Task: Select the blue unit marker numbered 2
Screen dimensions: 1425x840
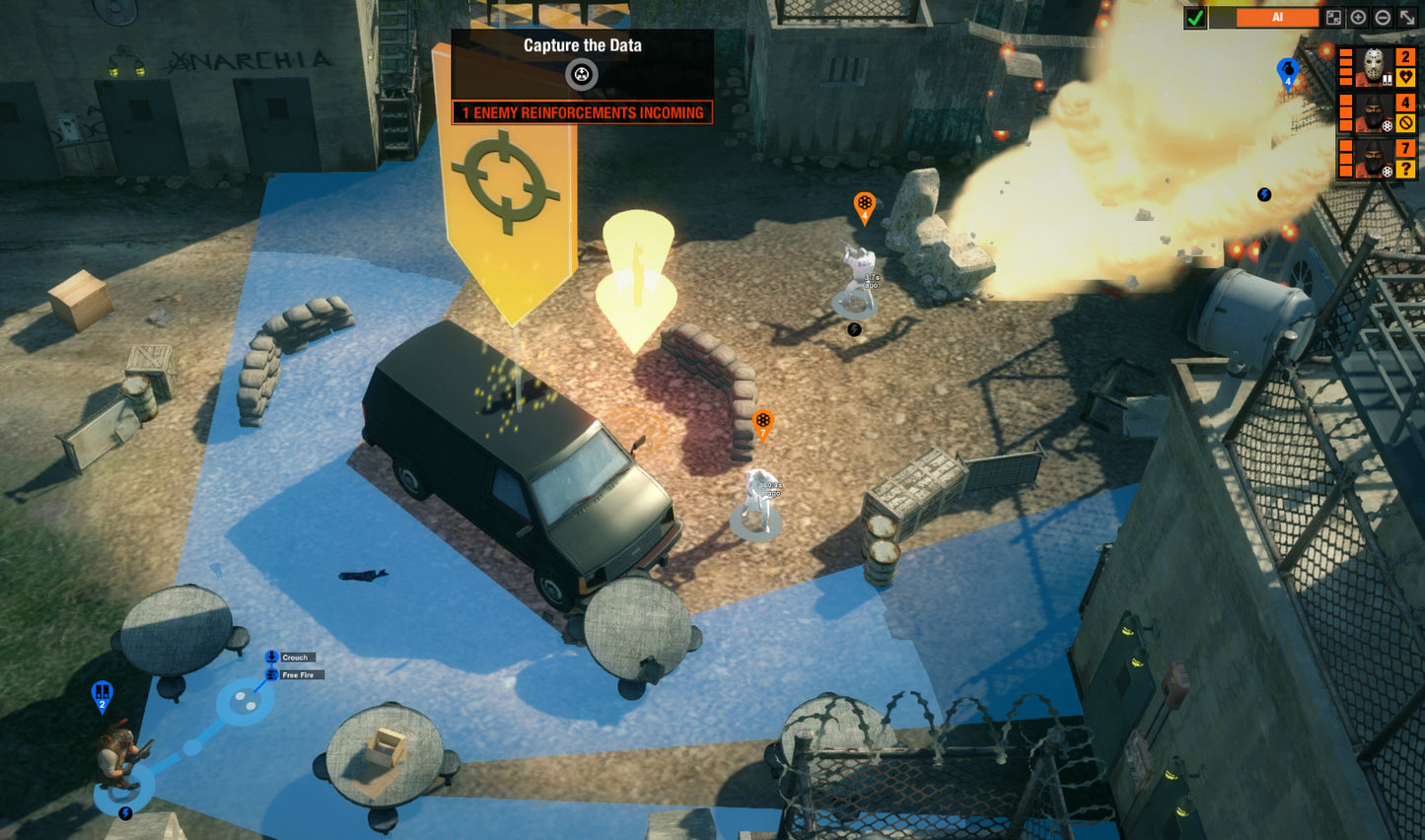Action: point(102,695)
